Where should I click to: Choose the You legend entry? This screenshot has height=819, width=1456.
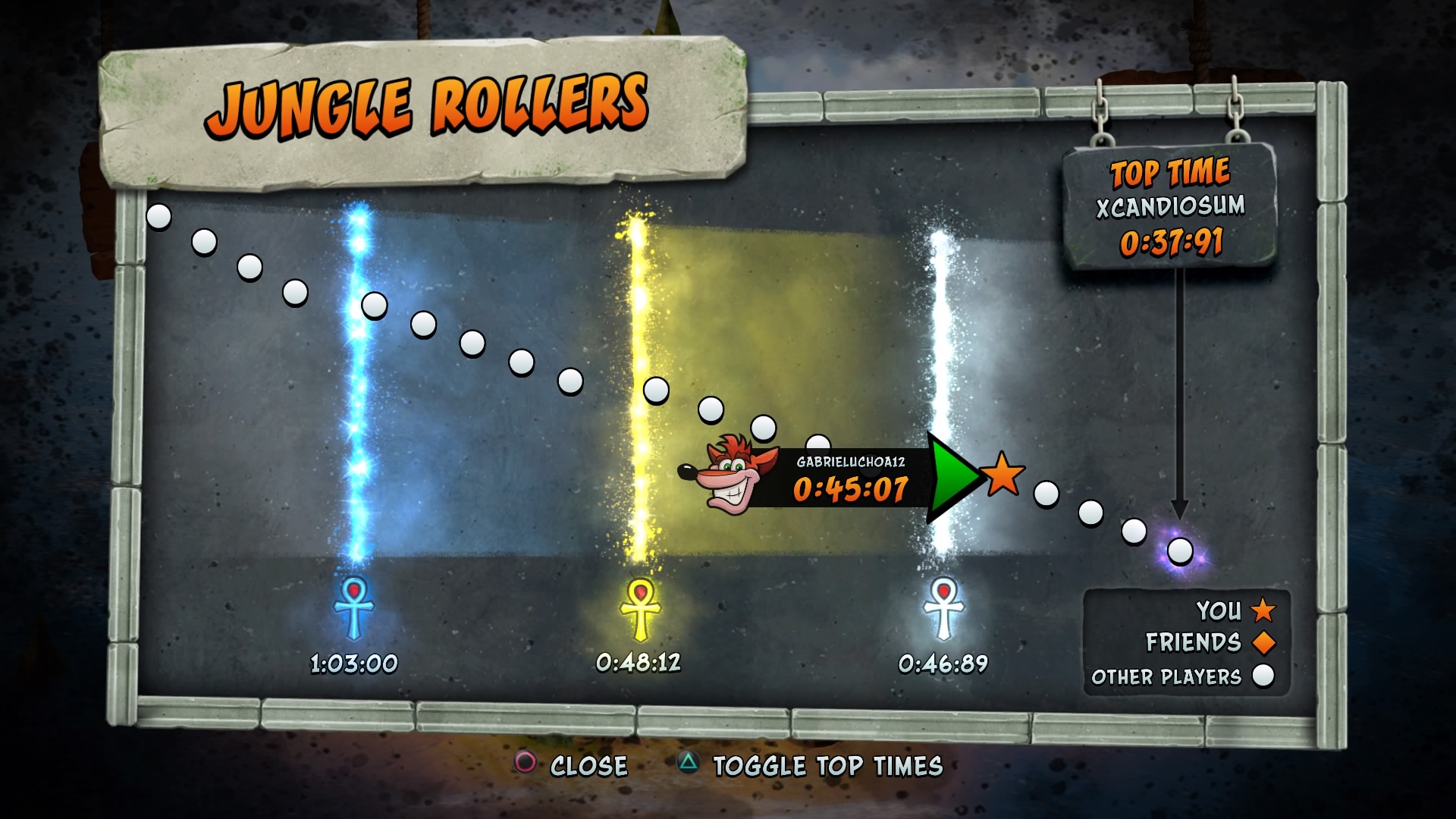tap(1235, 610)
